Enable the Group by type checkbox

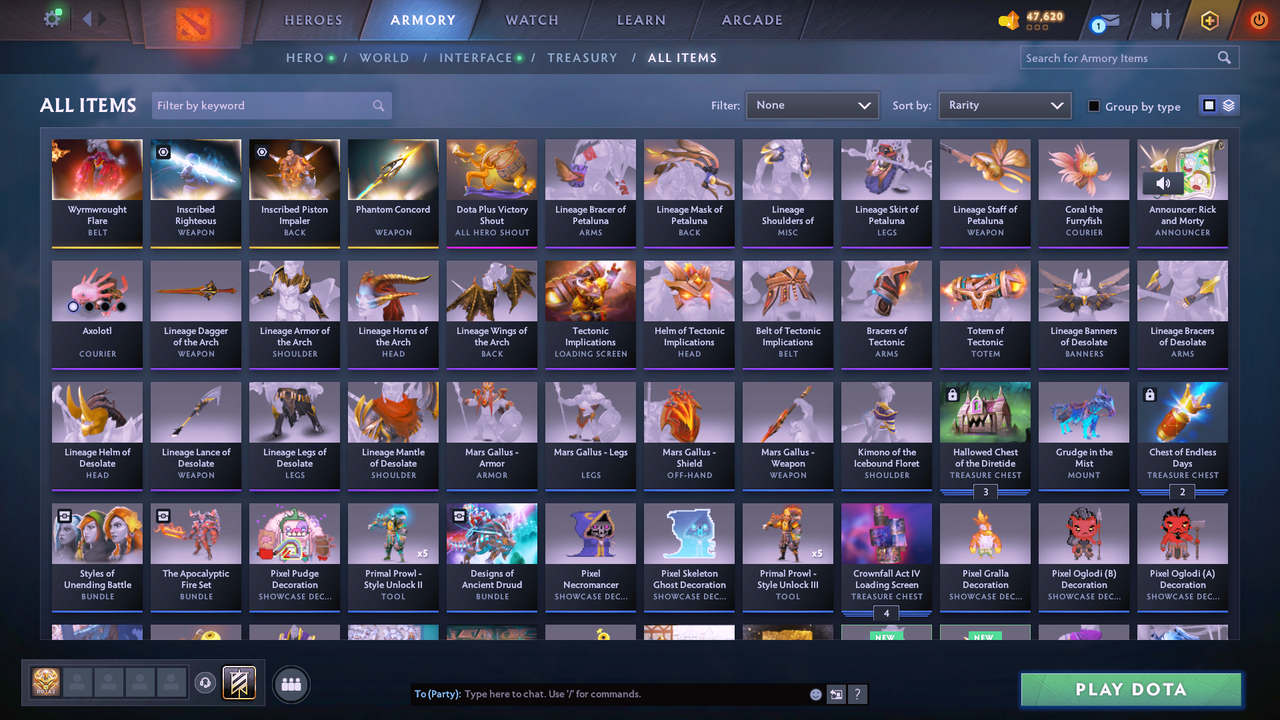pyautogui.click(x=1095, y=106)
